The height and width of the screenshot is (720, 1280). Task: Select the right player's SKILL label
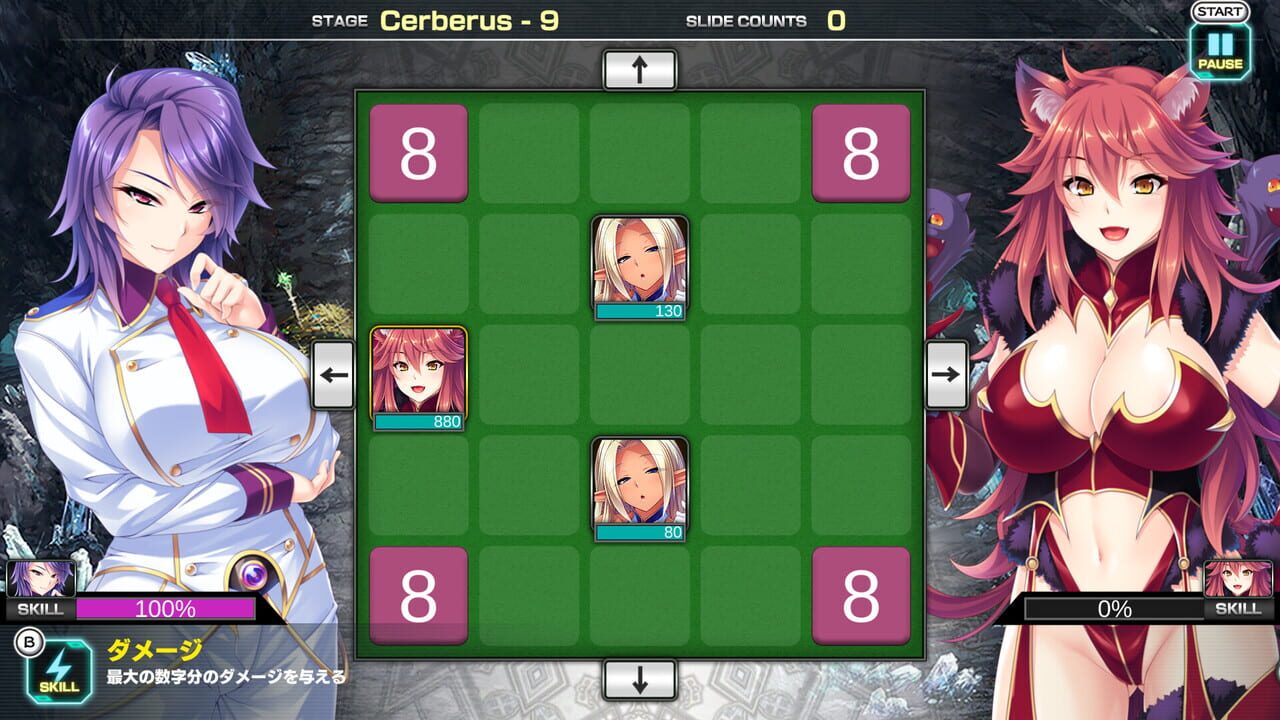click(x=1240, y=607)
